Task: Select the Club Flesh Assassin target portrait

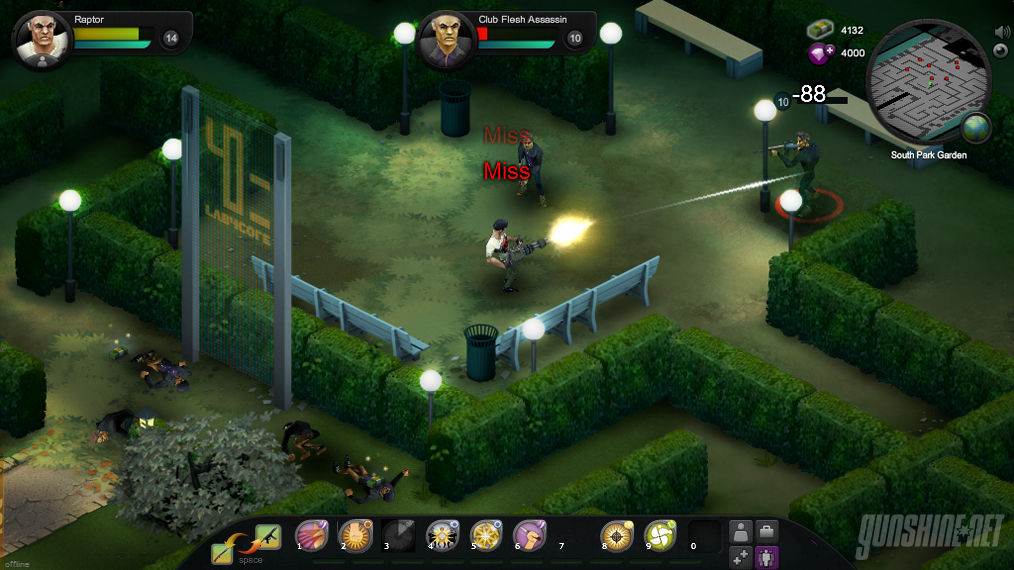Action: click(446, 38)
